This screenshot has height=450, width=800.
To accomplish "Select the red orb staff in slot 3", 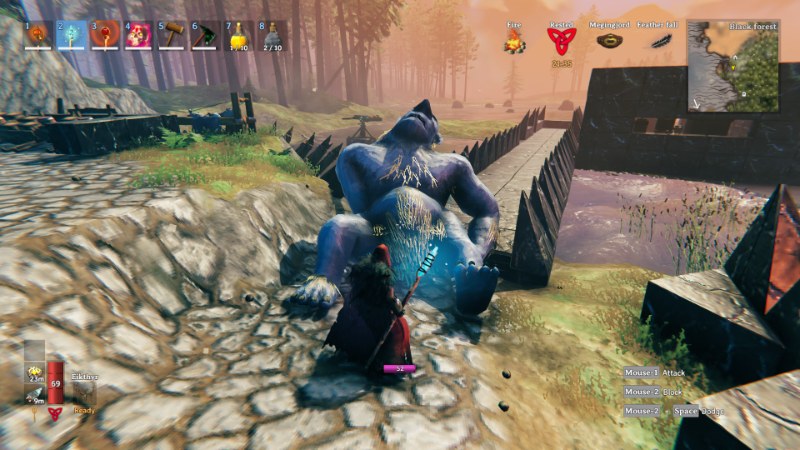I will tap(105, 35).
